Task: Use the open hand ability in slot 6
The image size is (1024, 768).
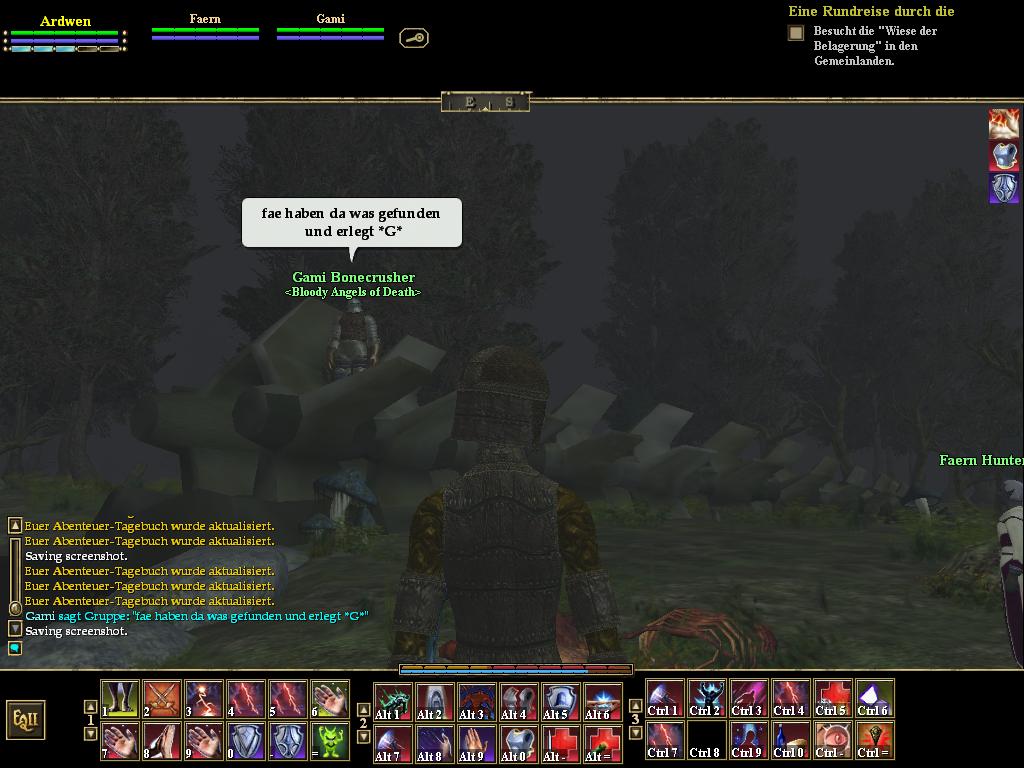Action: pos(330,699)
